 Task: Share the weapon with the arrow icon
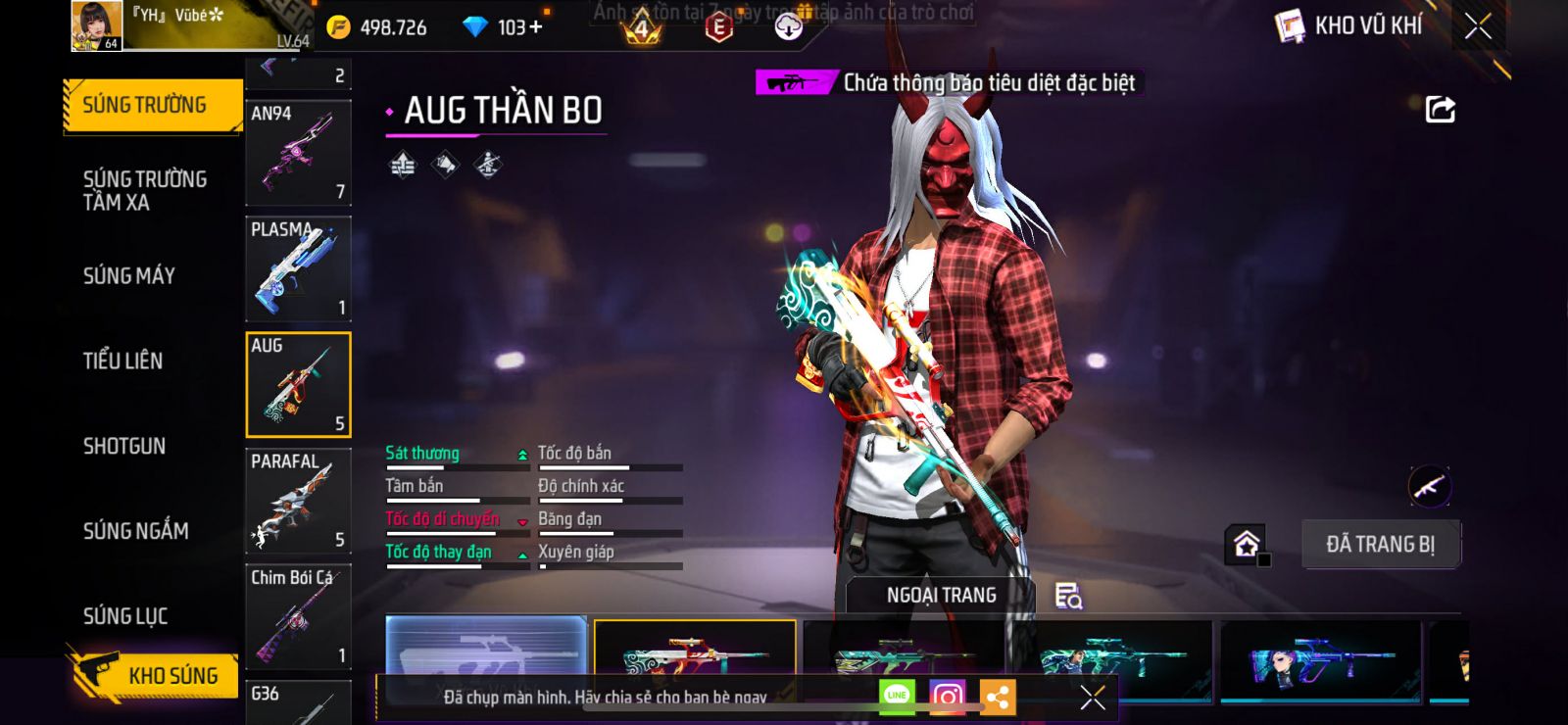(x=1440, y=109)
